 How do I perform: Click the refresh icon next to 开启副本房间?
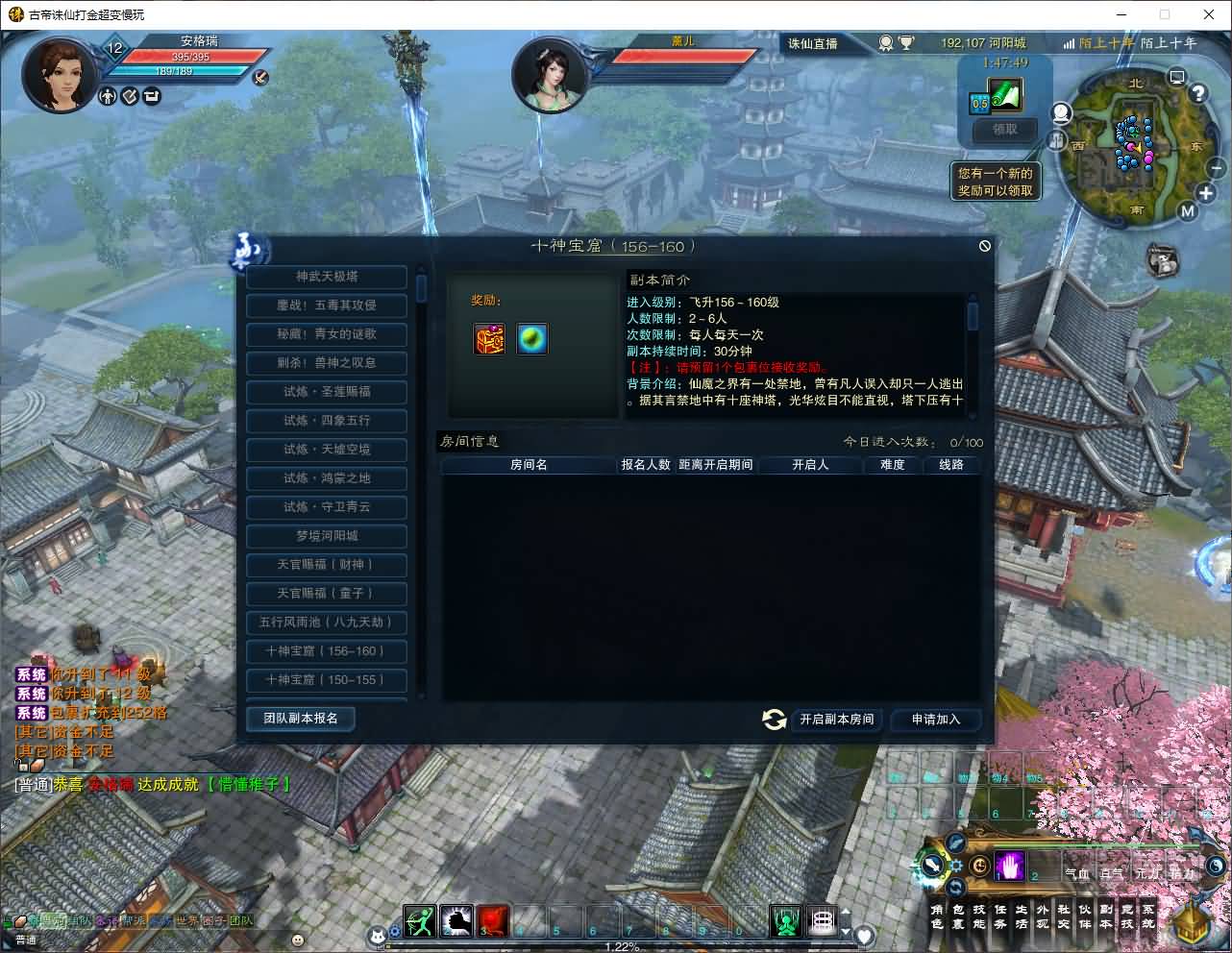coord(774,720)
